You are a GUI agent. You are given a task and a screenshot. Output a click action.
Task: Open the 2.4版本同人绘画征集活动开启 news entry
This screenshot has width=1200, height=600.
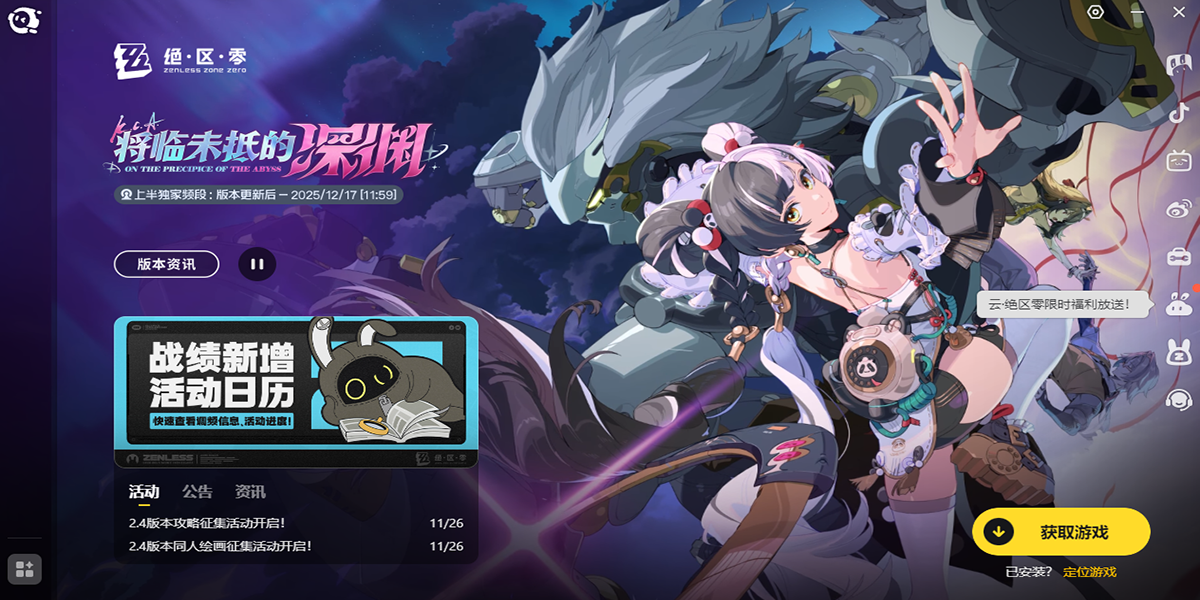[221, 546]
